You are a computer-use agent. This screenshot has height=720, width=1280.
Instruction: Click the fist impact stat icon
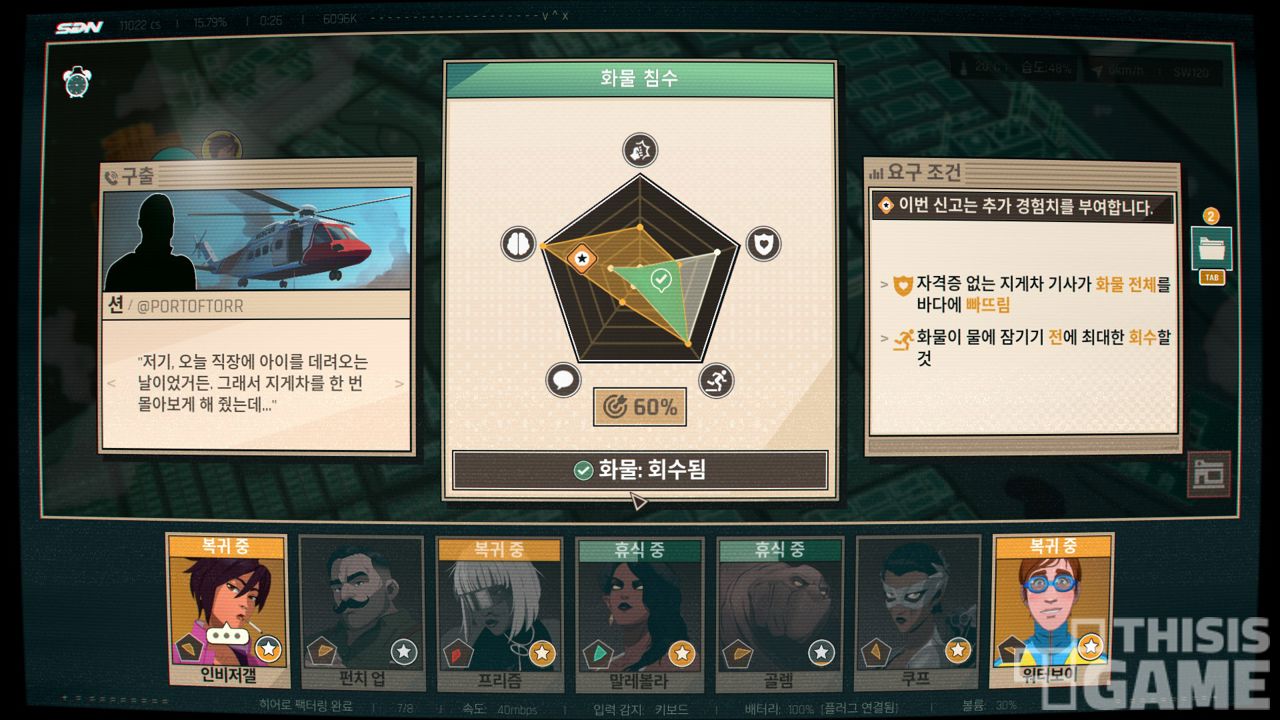[x=640, y=150]
